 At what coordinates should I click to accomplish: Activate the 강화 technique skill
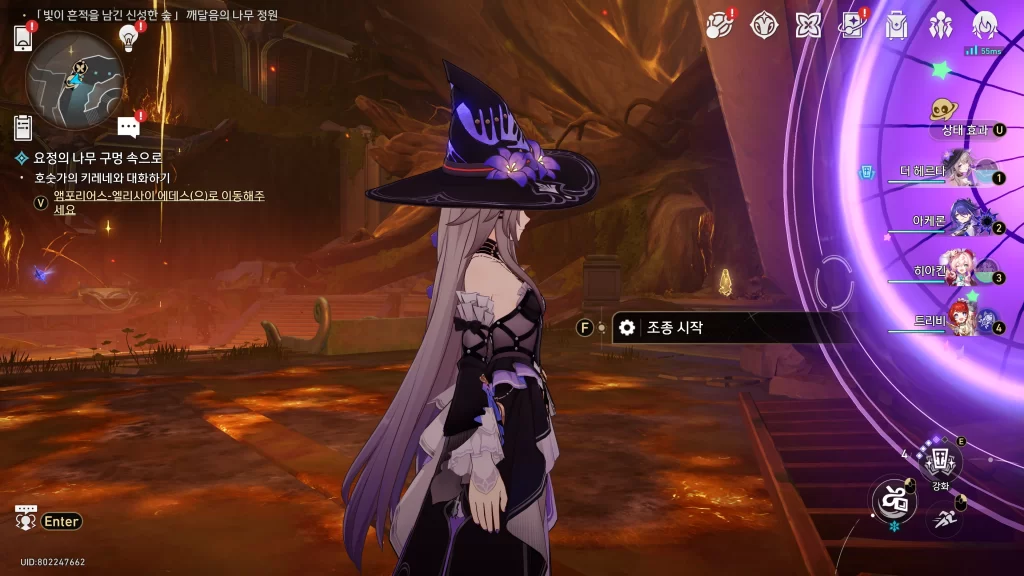click(x=940, y=460)
